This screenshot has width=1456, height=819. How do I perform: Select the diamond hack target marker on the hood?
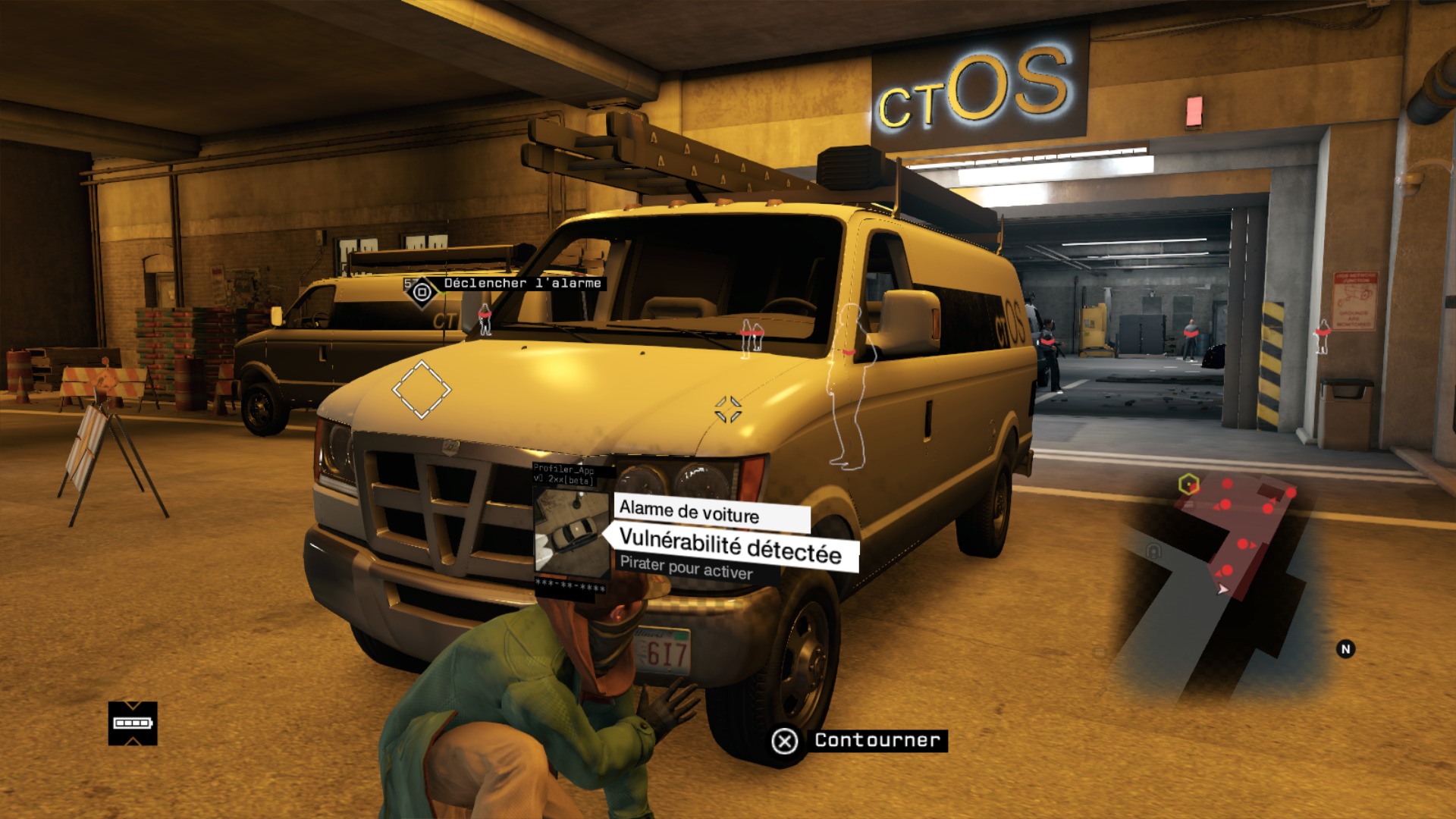421,390
